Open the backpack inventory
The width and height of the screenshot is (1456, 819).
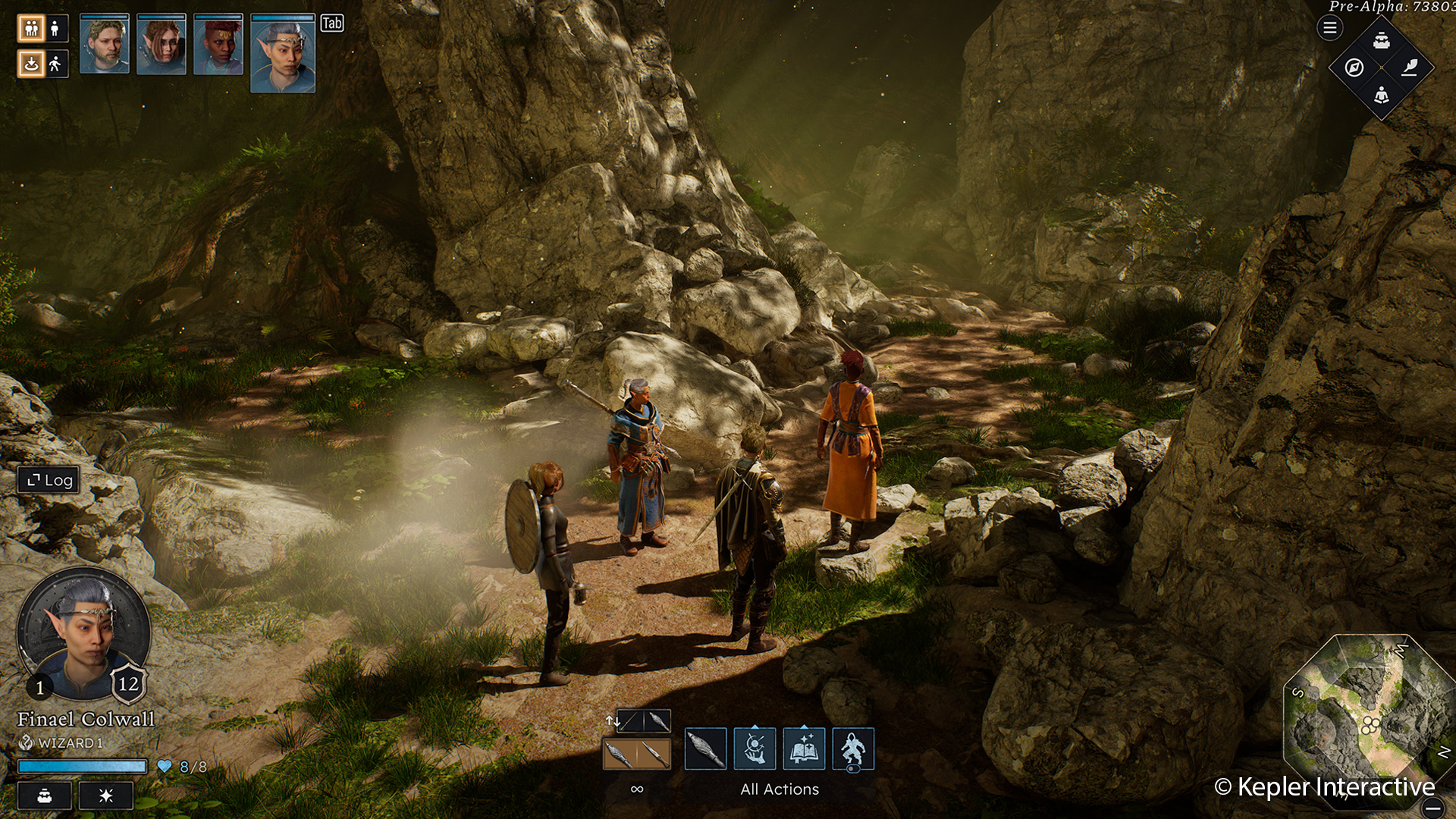coord(1382,40)
